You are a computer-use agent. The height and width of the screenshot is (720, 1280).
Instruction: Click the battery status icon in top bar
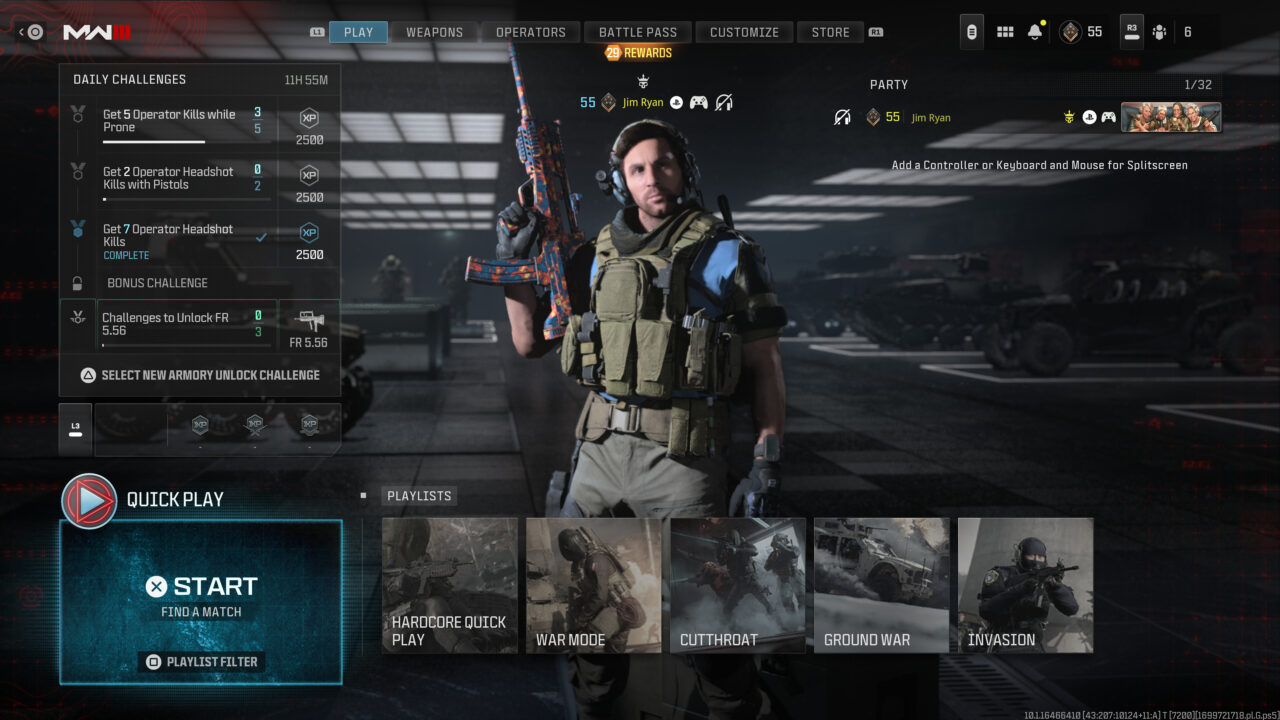pyautogui.click(x=971, y=31)
